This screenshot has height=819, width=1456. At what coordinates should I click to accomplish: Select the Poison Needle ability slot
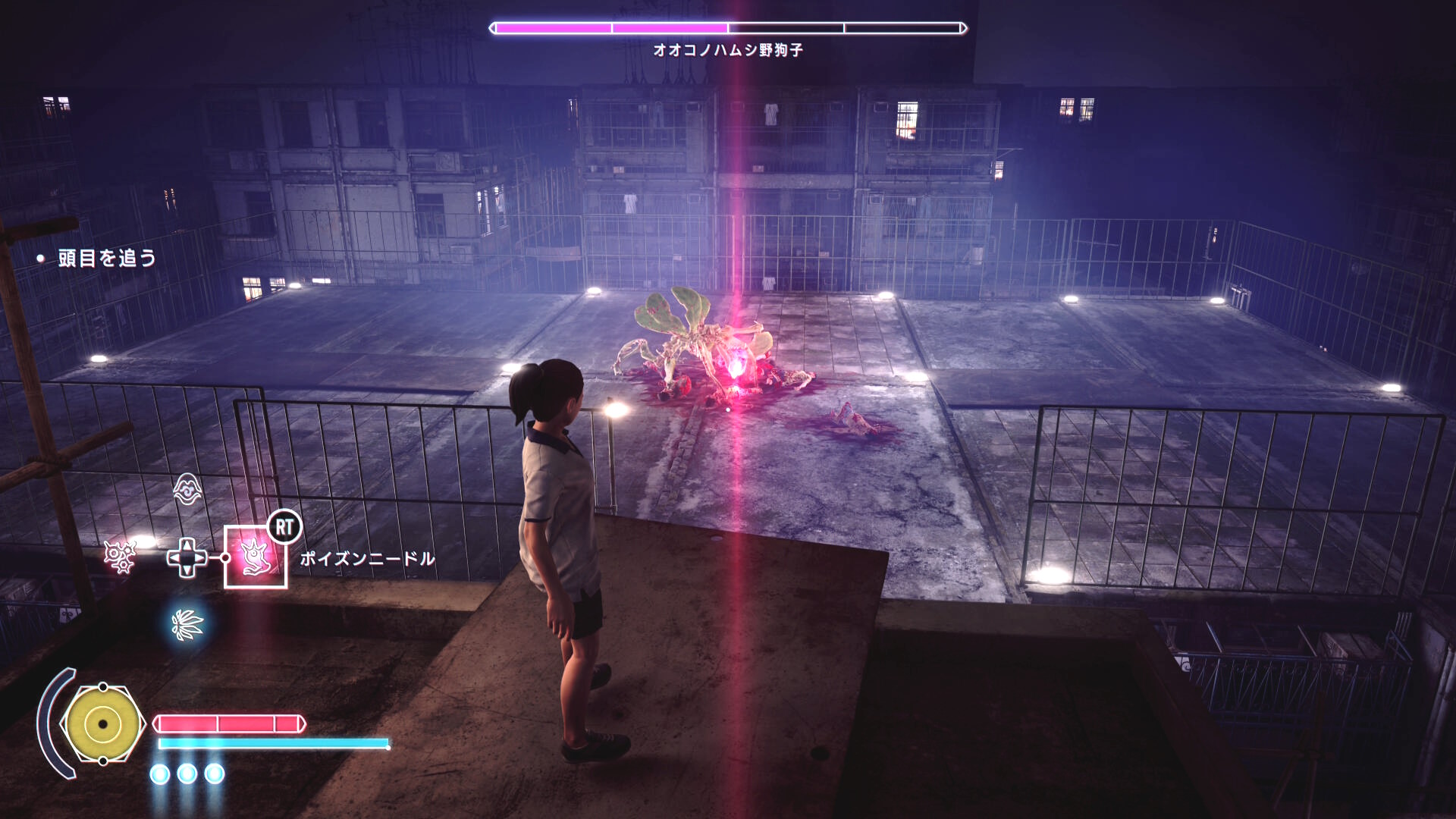(256, 557)
